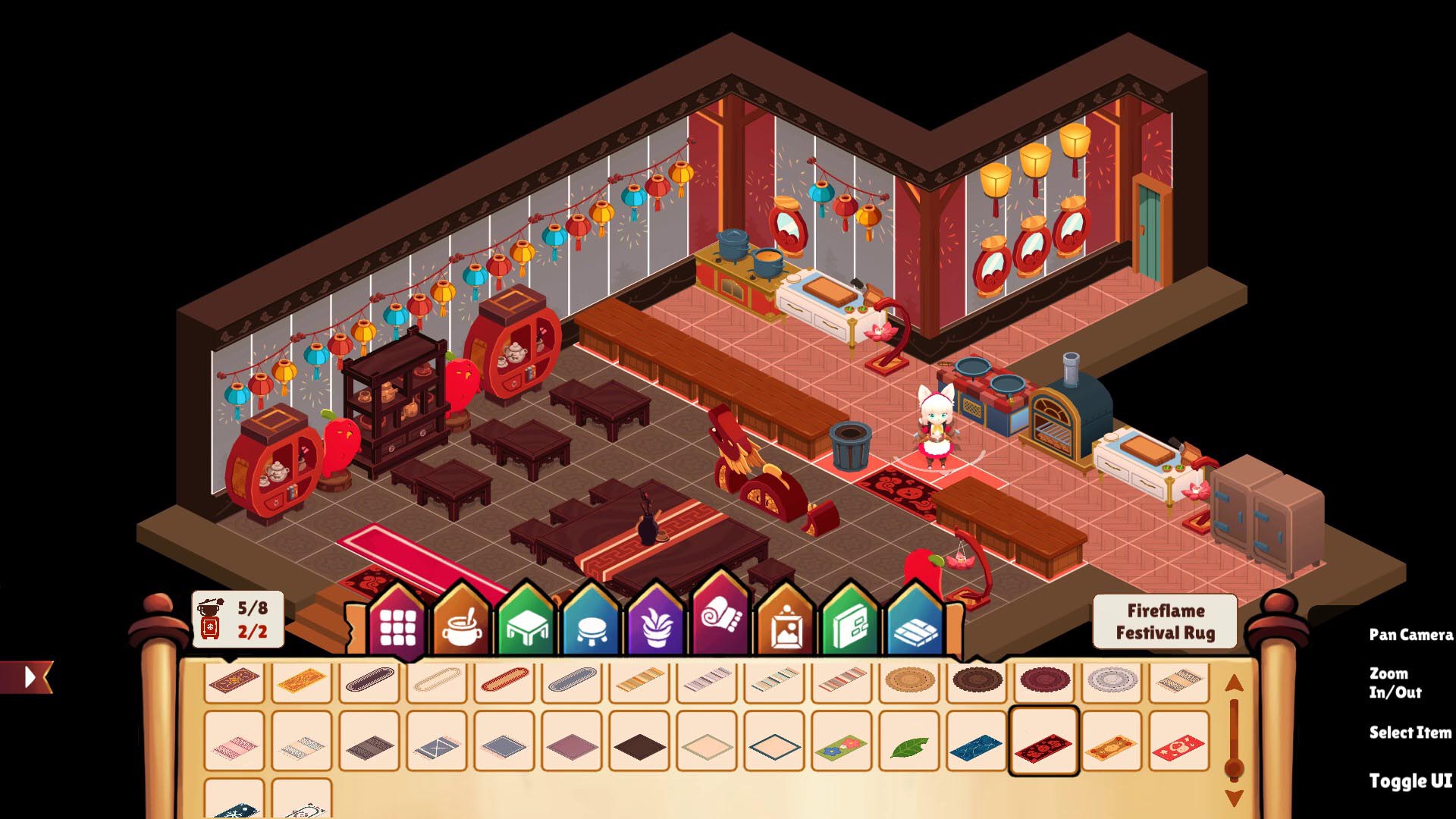Viewport: 1456px width, 819px height.
Task: Select the green table furniture tab
Action: click(x=527, y=628)
